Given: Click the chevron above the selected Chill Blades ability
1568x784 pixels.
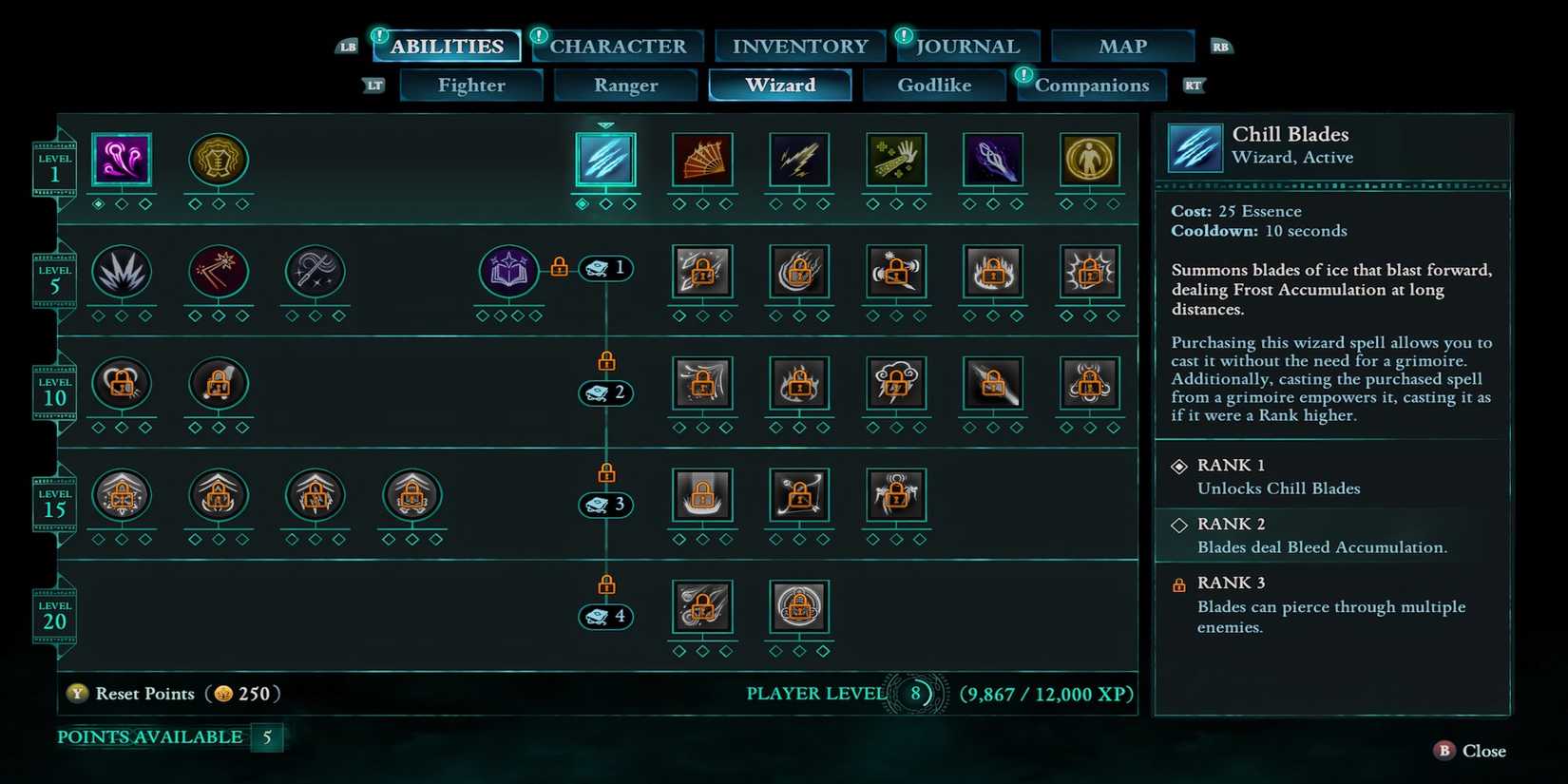Looking at the screenshot, I should 605,124.
